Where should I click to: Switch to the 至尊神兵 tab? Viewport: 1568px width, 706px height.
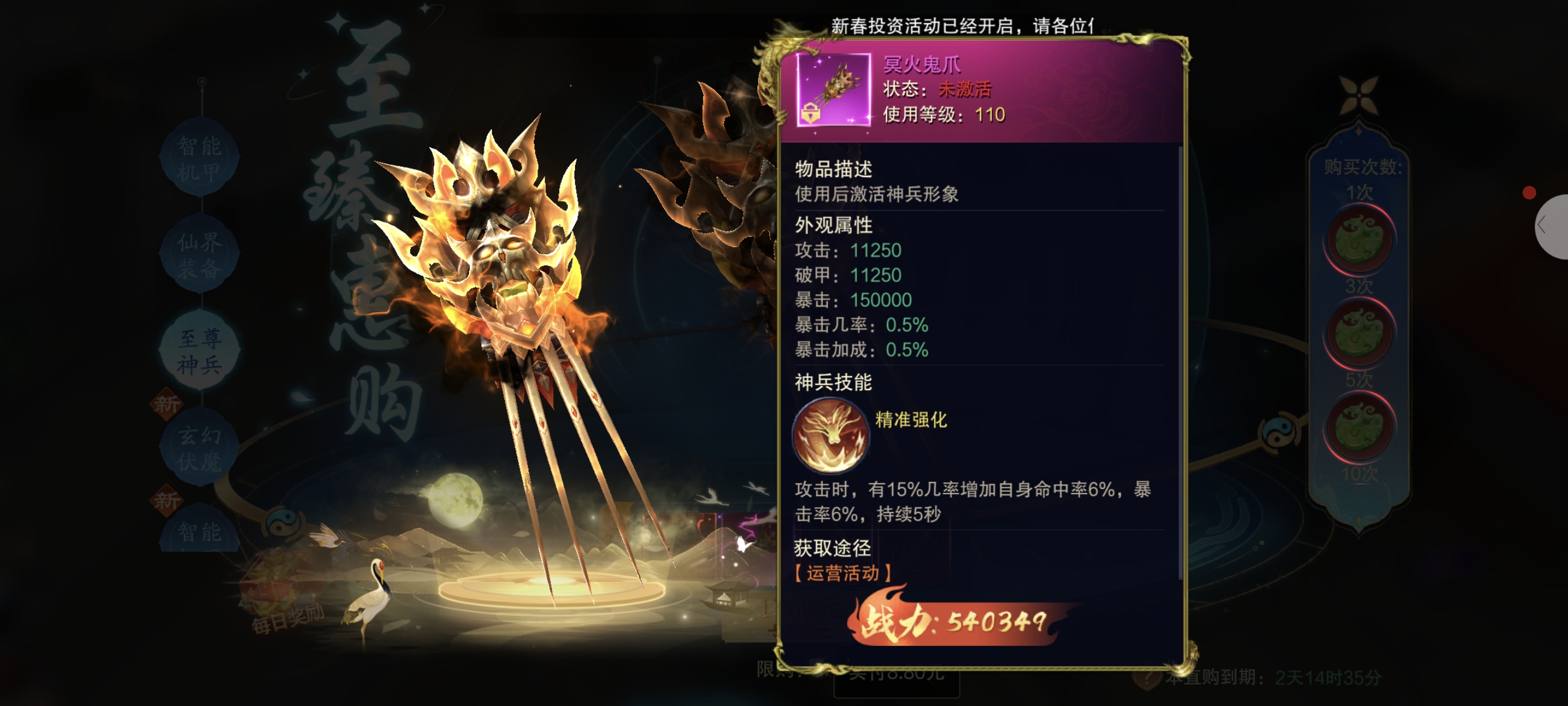coord(200,351)
